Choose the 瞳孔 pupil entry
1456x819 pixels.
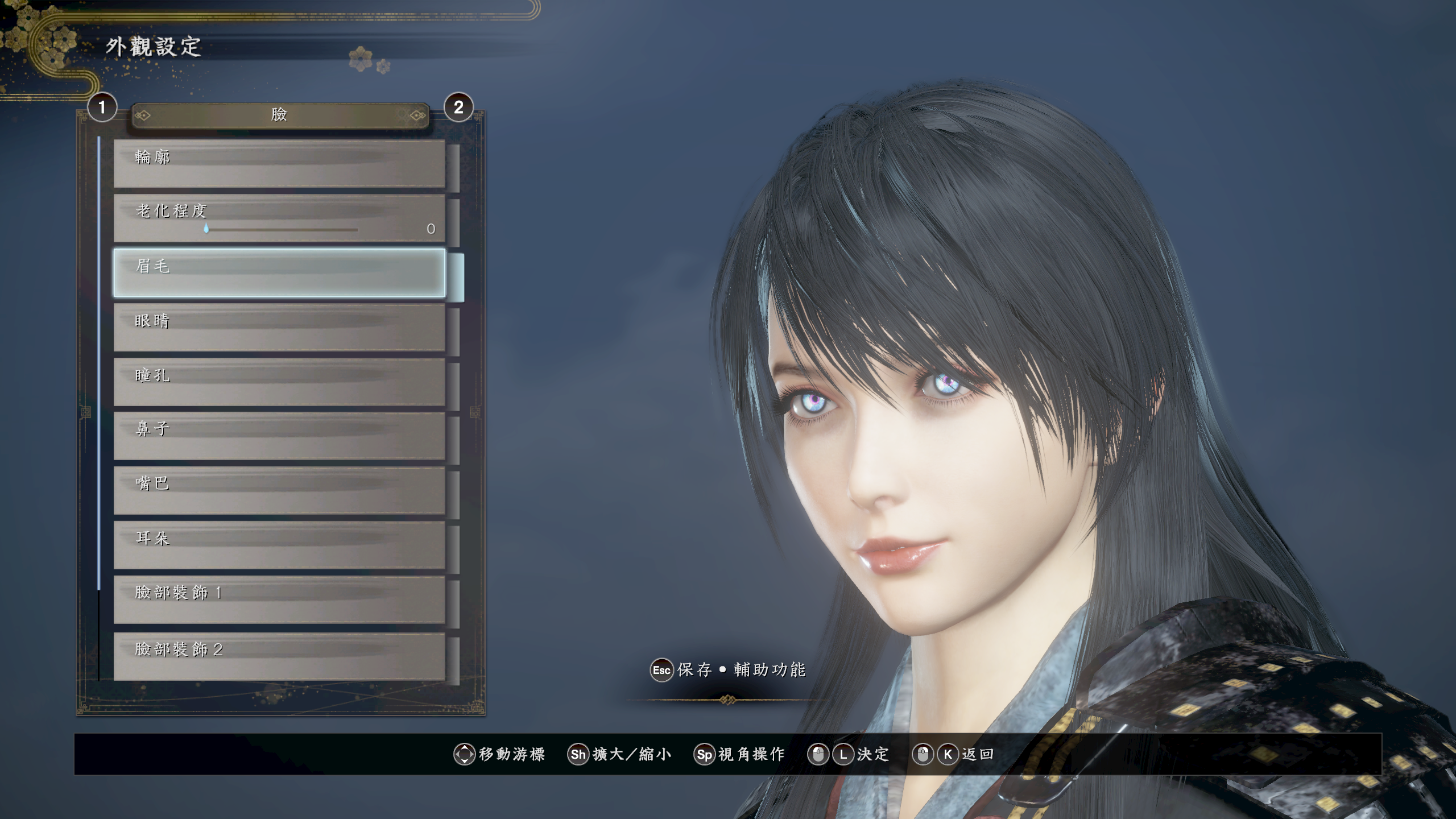tap(279, 382)
